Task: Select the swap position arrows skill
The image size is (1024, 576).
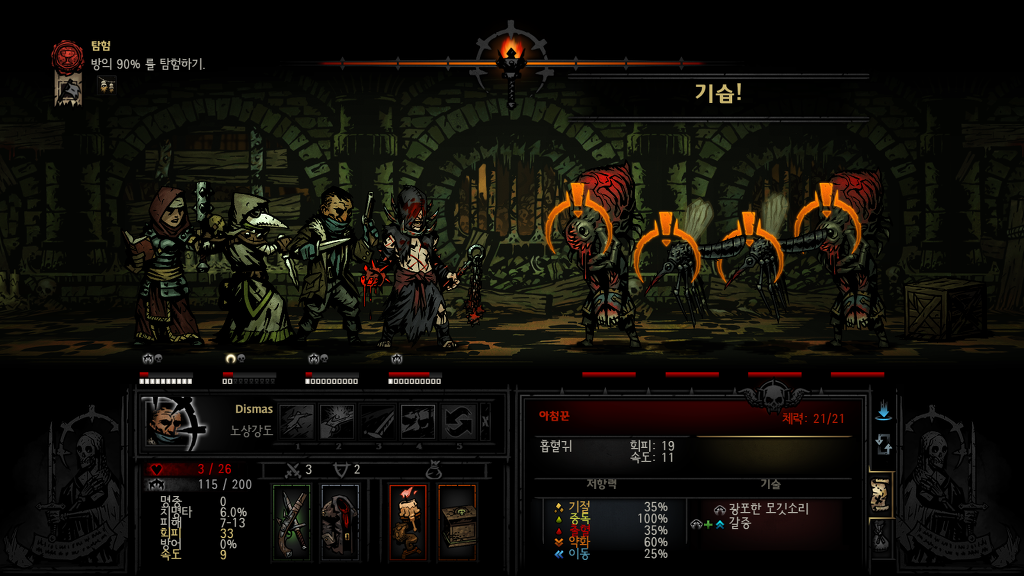Action: tap(459, 421)
